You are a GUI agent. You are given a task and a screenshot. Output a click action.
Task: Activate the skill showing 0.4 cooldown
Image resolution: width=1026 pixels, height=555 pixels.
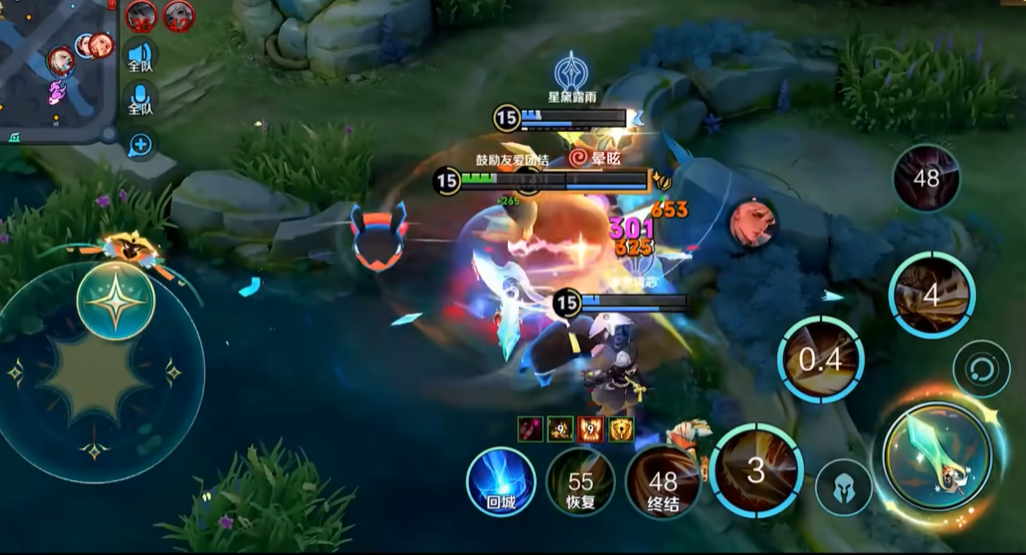click(x=821, y=360)
